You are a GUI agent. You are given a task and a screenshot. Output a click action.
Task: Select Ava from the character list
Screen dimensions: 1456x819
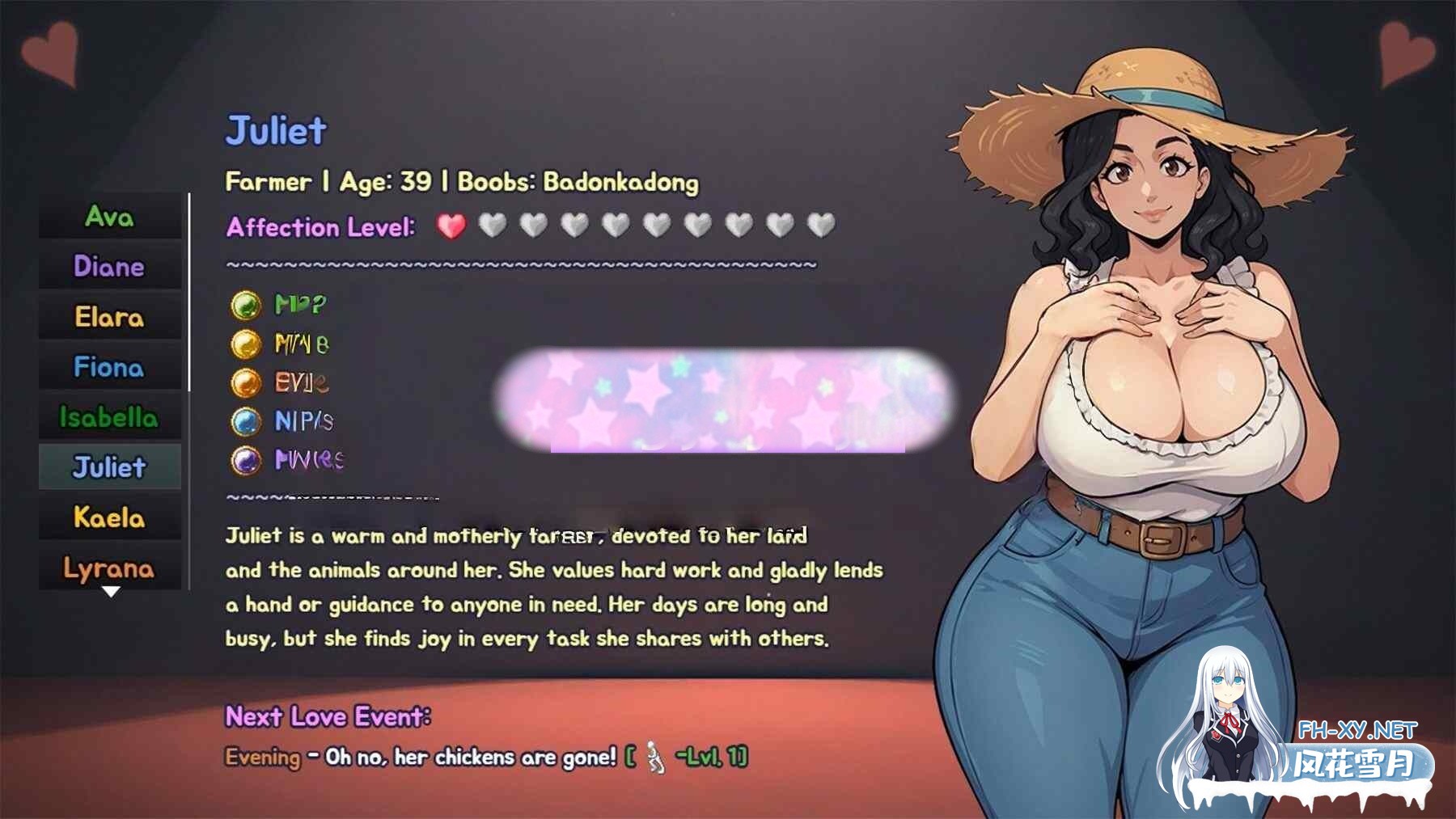(x=110, y=217)
